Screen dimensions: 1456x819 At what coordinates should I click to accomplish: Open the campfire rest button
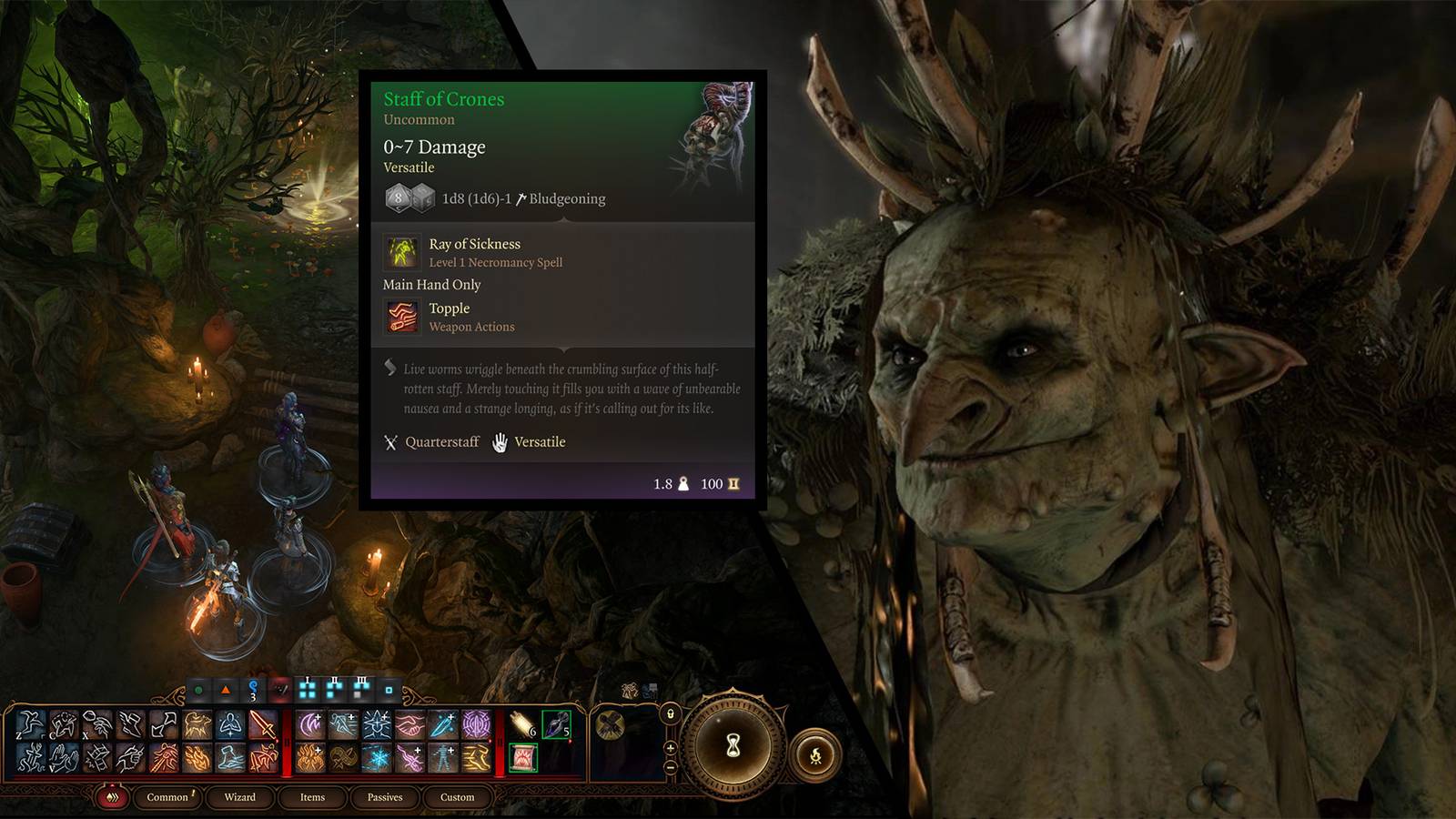(x=815, y=754)
